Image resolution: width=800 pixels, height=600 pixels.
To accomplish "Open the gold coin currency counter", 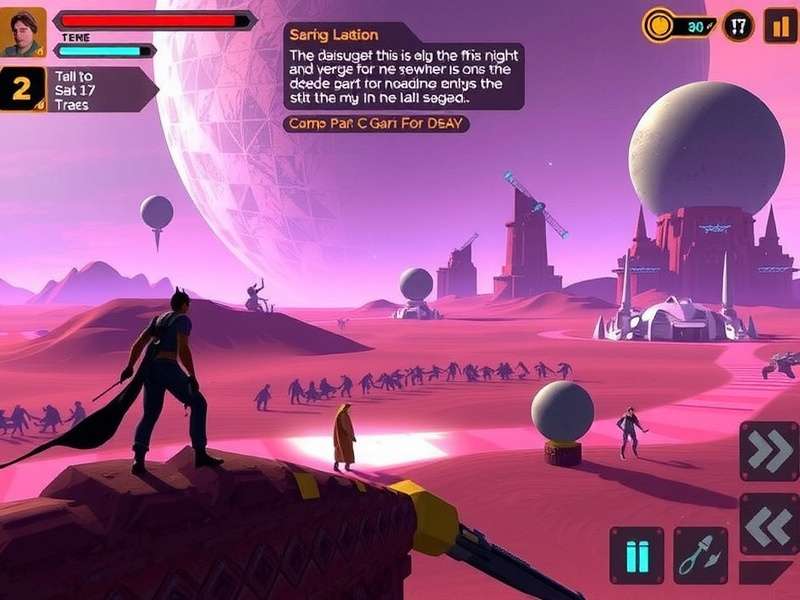I will (x=681, y=25).
